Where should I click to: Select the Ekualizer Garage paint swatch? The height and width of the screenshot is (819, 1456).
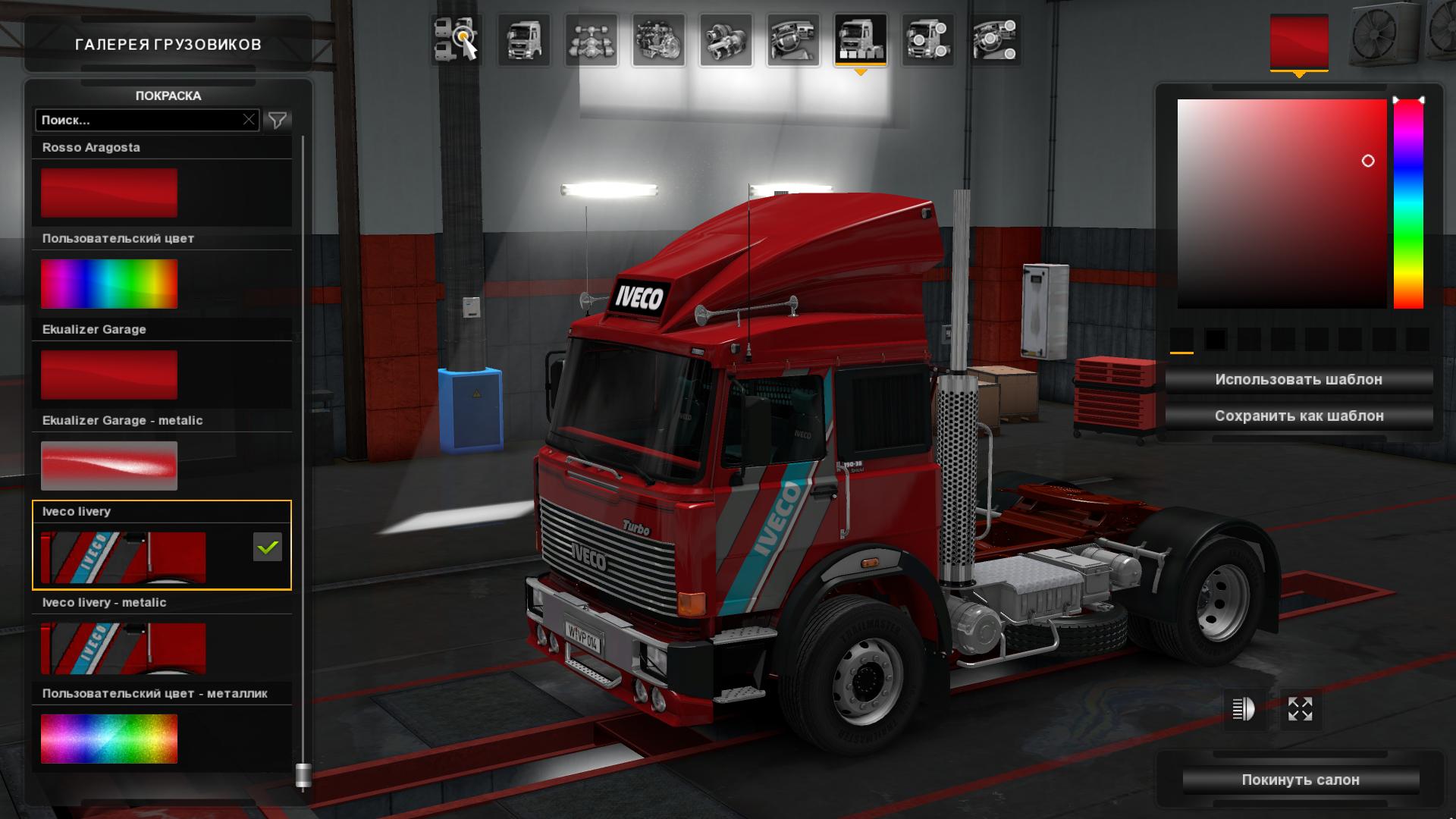pyautogui.click(x=109, y=375)
